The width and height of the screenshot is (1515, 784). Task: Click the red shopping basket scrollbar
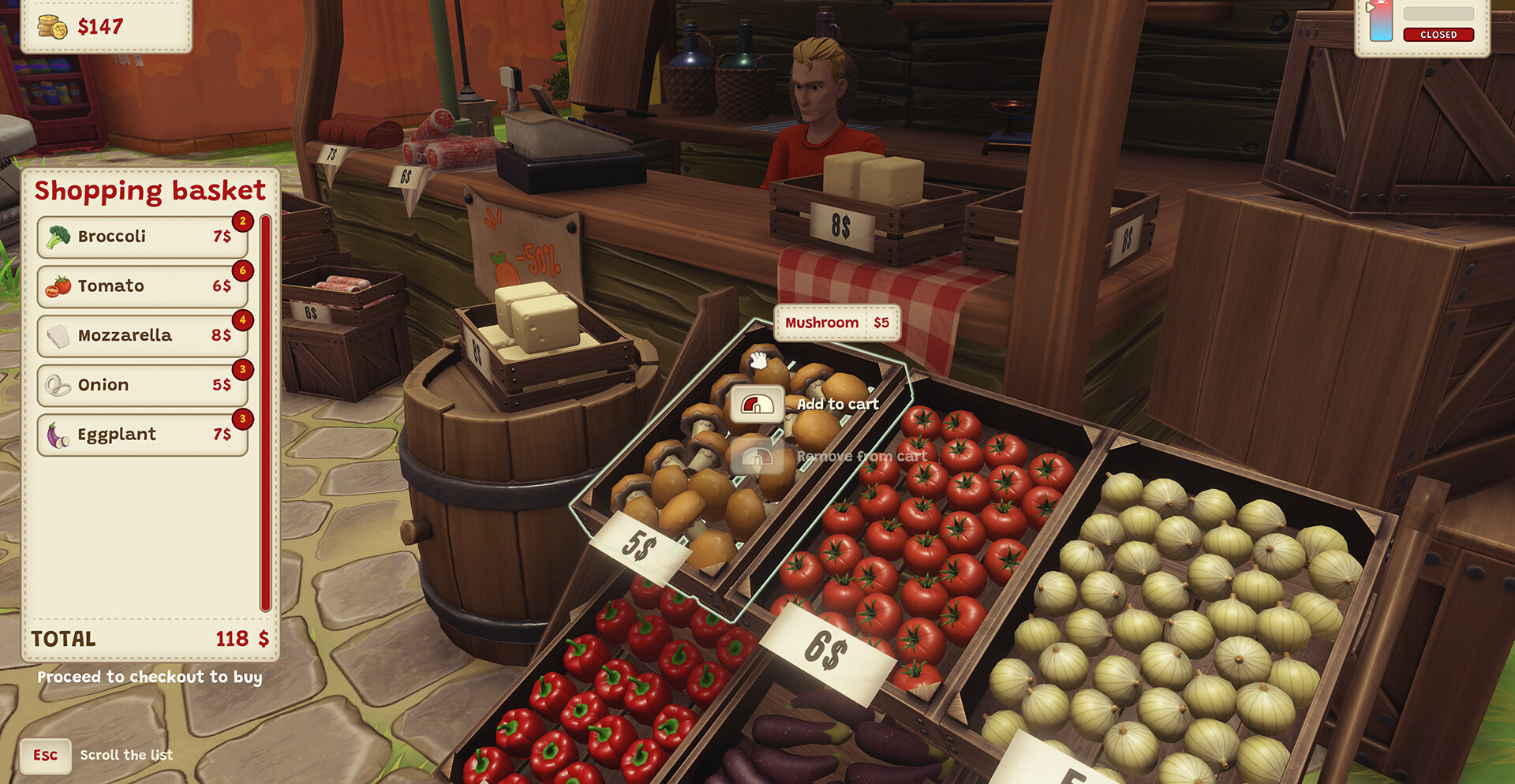click(266, 412)
